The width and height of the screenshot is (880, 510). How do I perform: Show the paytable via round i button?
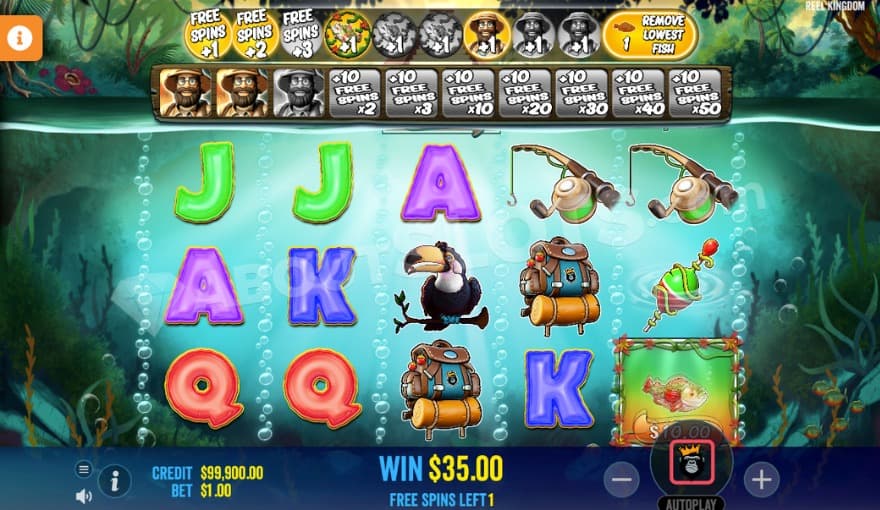pos(114,481)
